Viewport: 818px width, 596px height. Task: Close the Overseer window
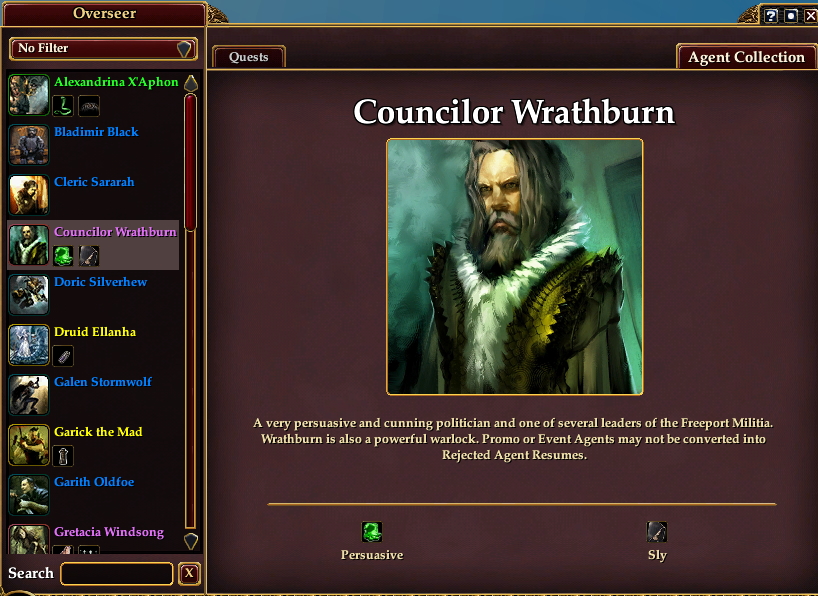809,16
